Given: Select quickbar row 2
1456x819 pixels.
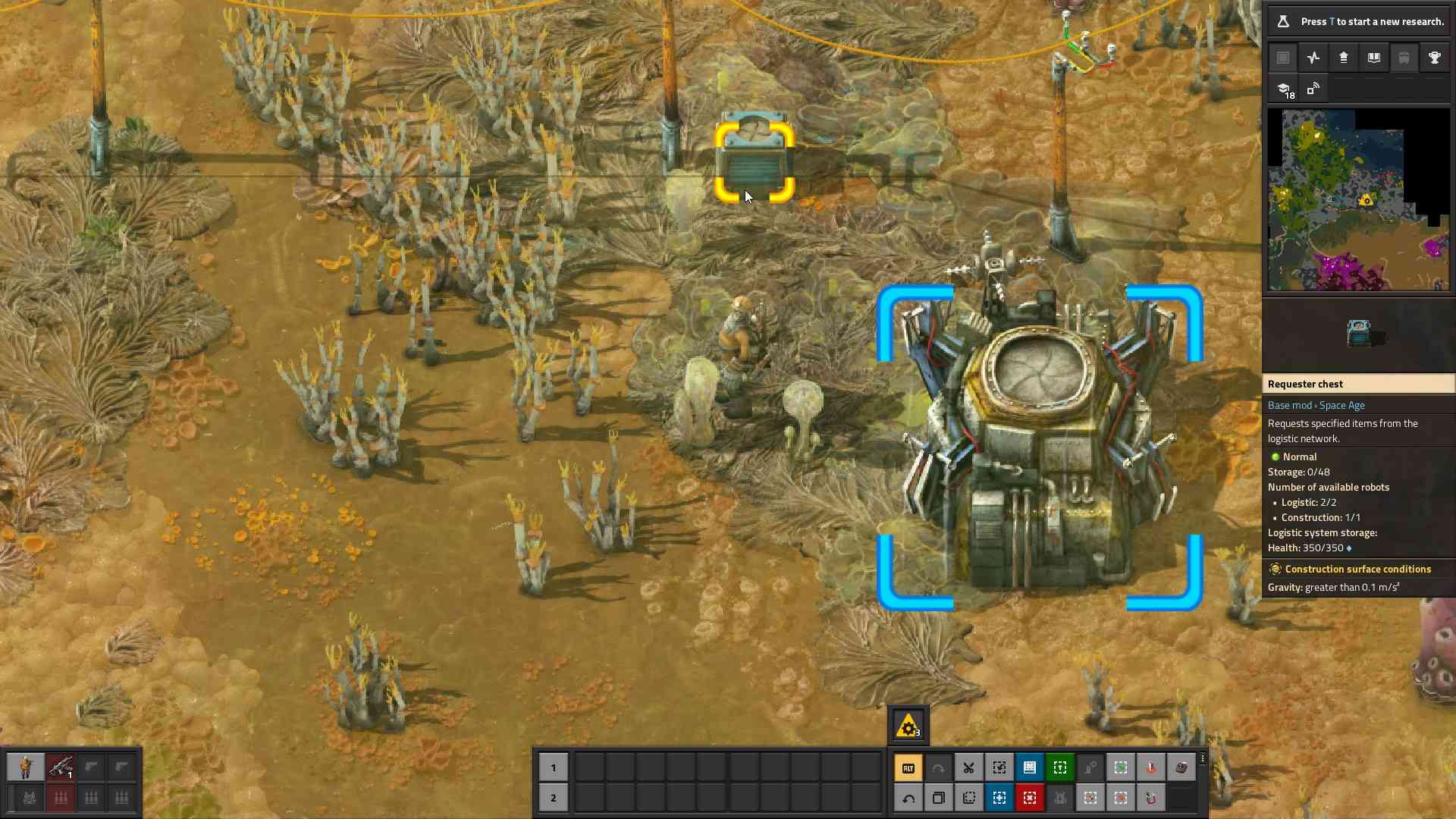Looking at the screenshot, I should click(554, 798).
